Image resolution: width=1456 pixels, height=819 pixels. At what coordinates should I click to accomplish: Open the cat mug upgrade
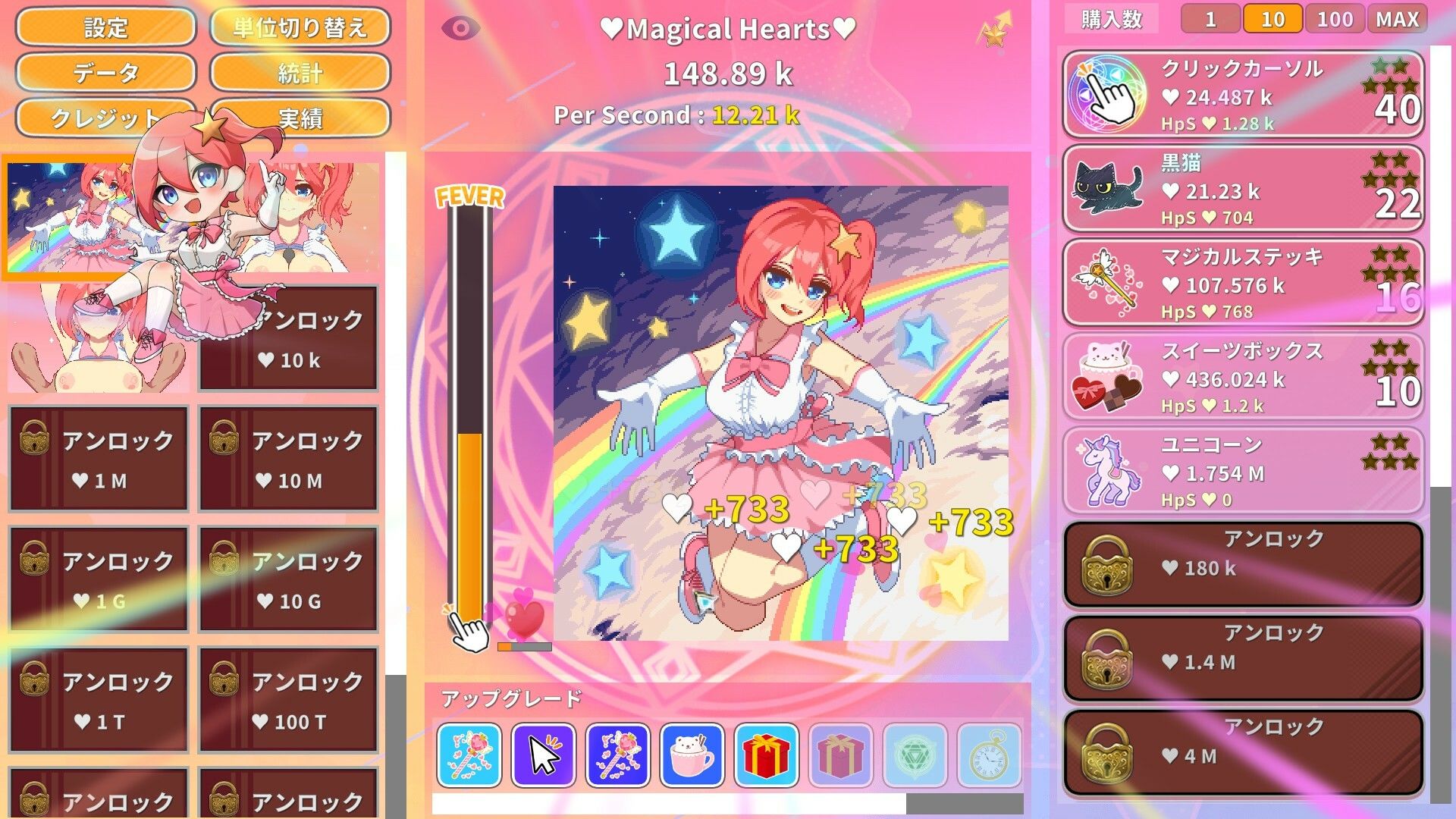[690, 756]
